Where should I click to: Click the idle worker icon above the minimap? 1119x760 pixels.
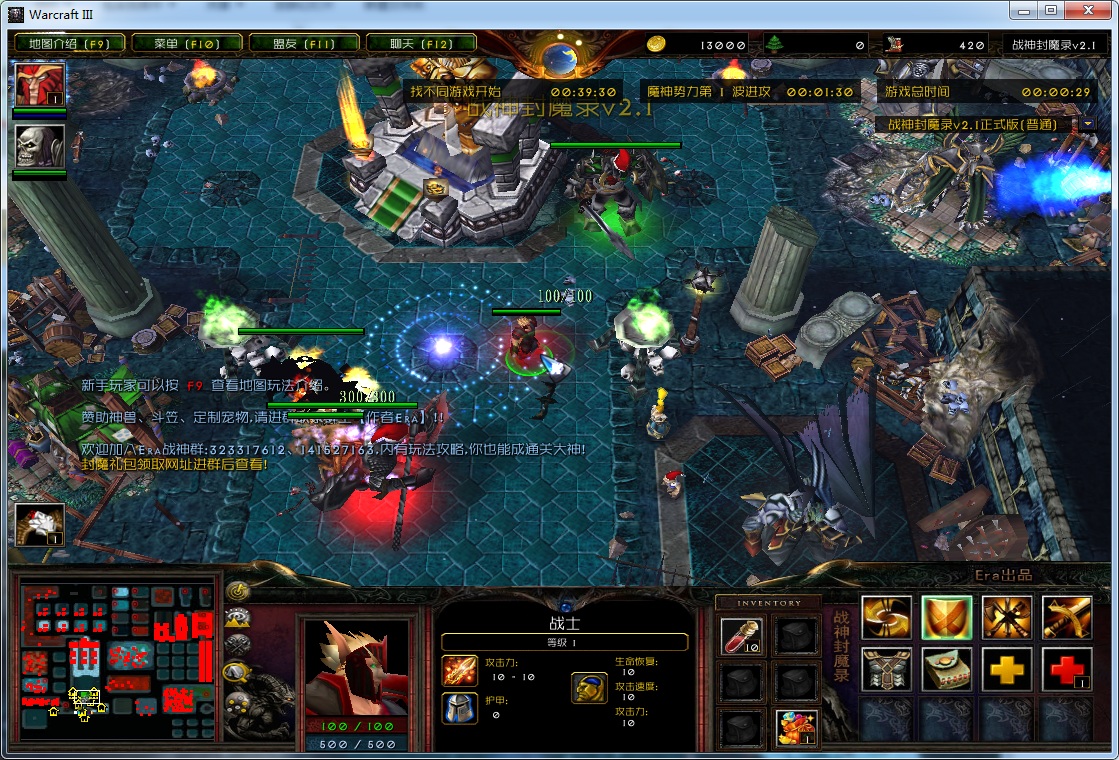(40, 524)
